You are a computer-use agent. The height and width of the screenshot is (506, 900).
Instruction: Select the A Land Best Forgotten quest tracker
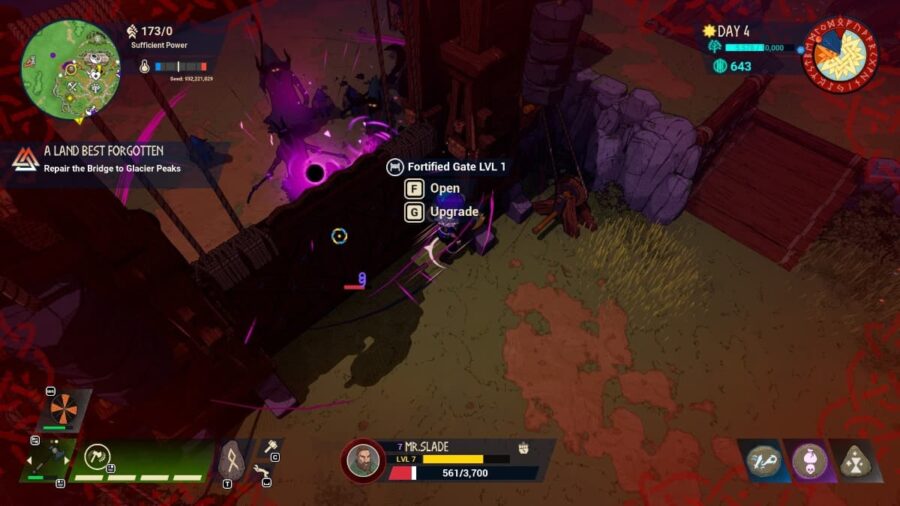(x=110, y=159)
